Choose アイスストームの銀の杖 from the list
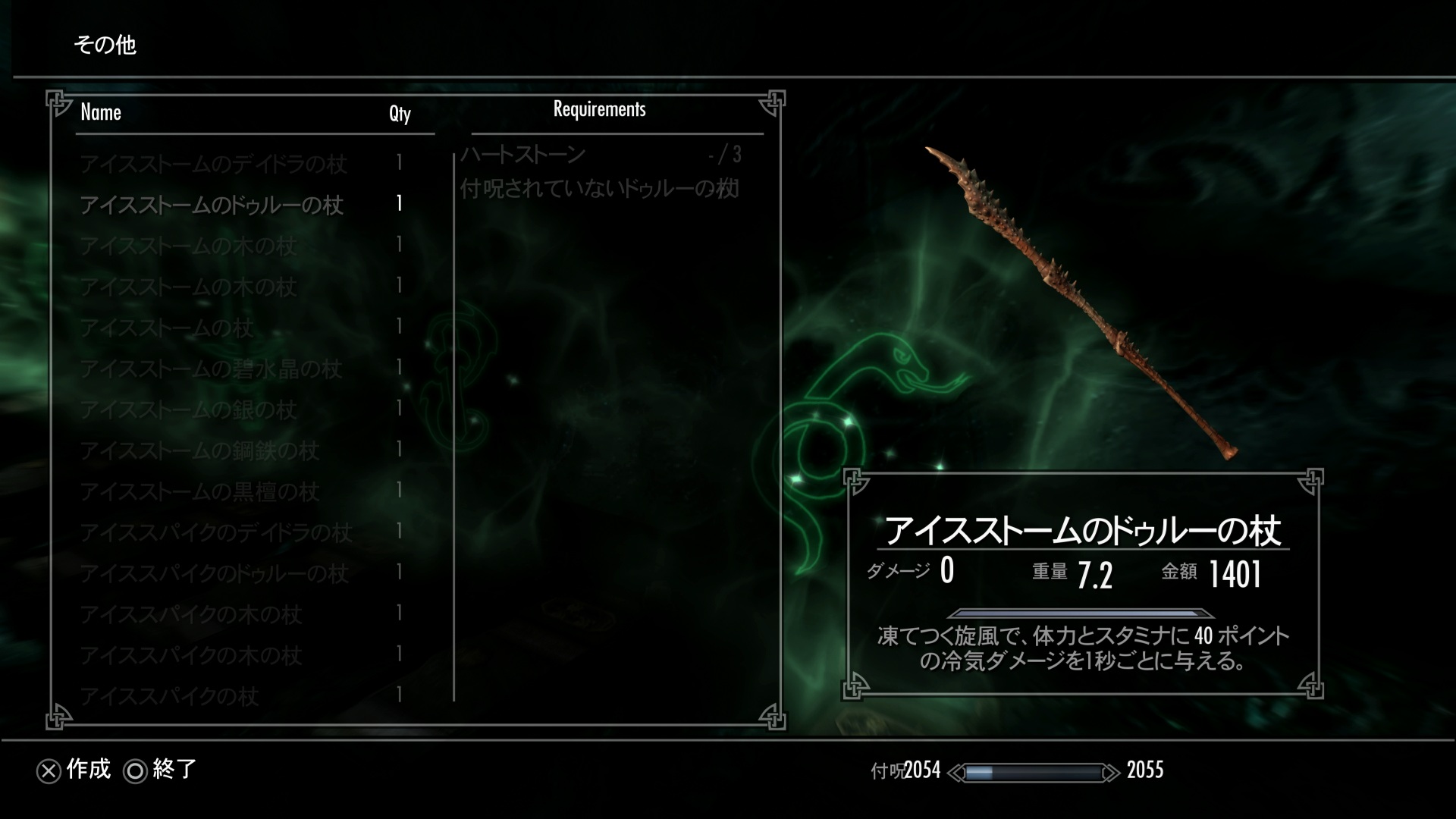The width and height of the screenshot is (1456, 819). (188, 410)
